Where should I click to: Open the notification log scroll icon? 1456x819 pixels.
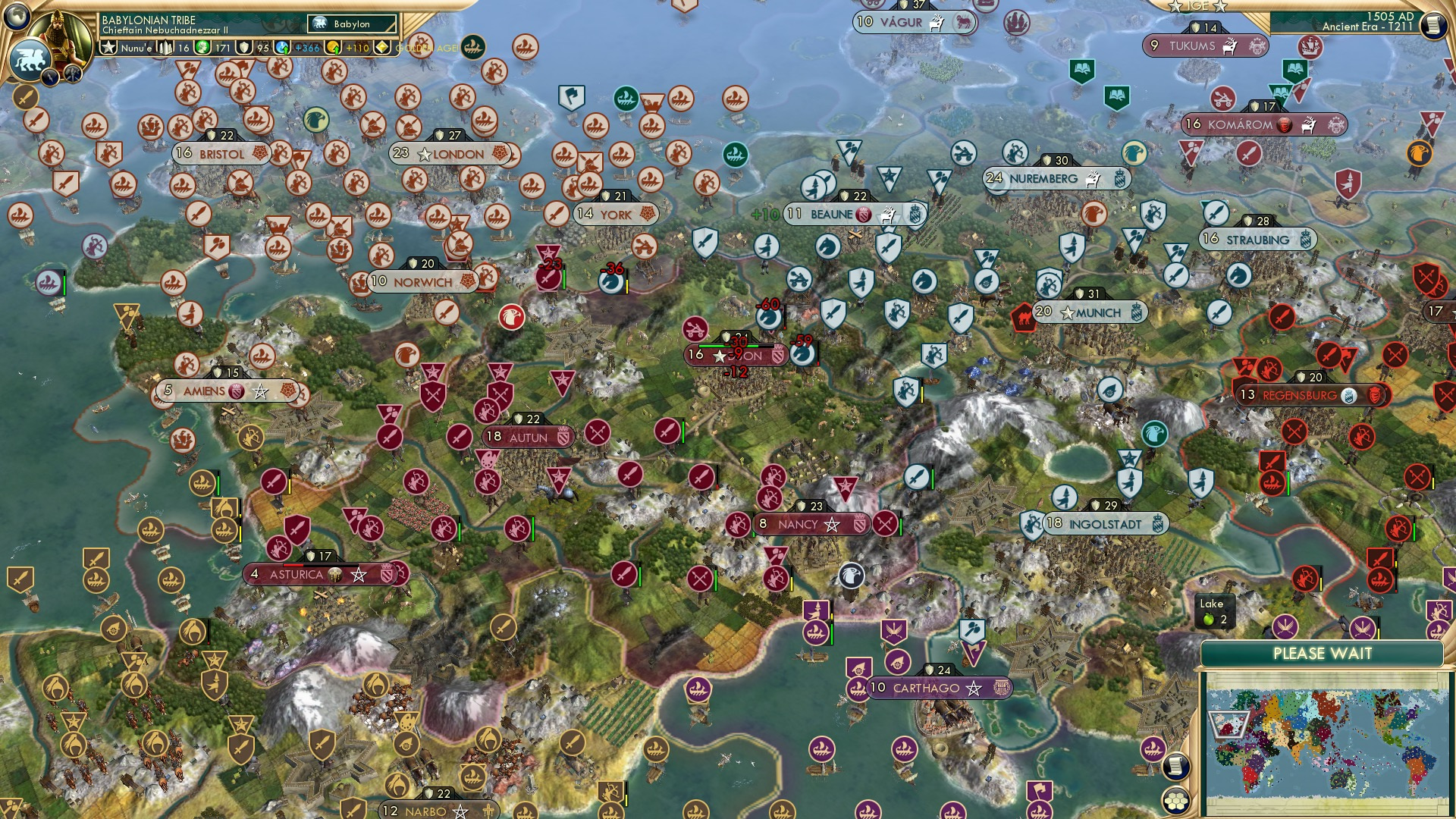point(1175,767)
